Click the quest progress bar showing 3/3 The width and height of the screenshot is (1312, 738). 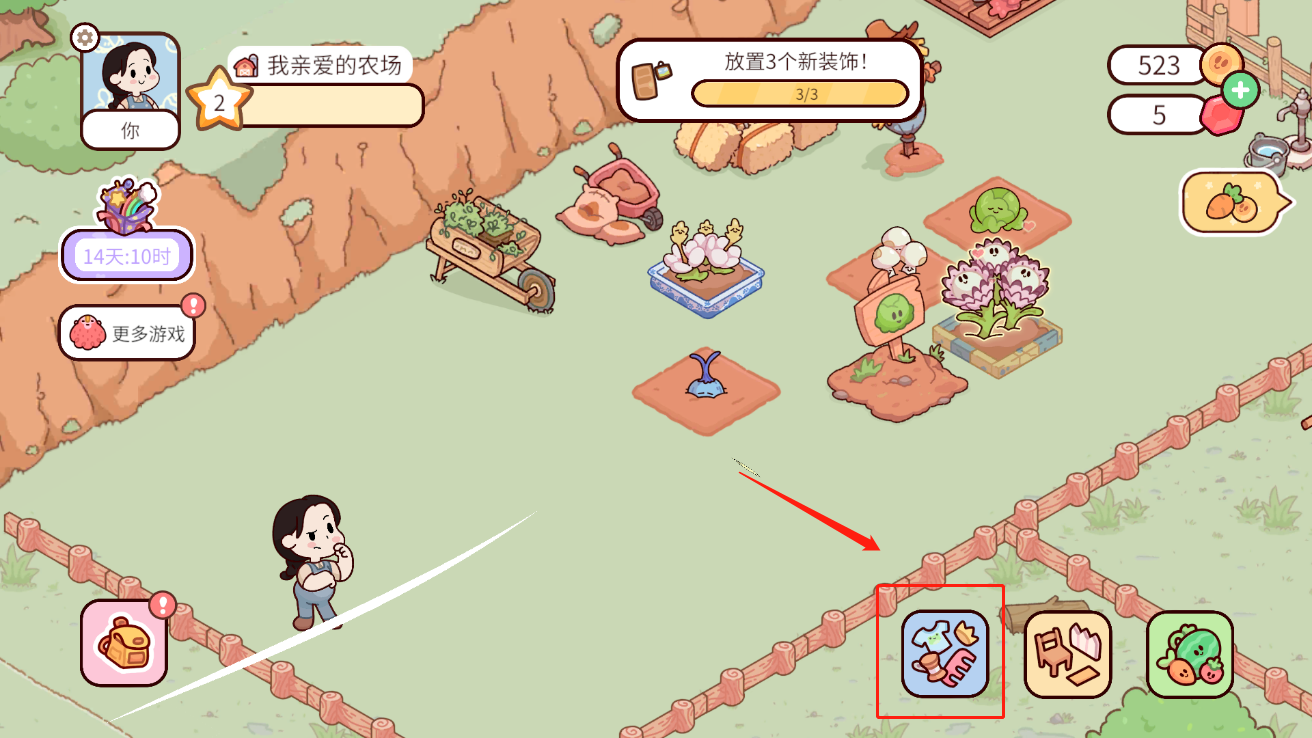pos(800,92)
